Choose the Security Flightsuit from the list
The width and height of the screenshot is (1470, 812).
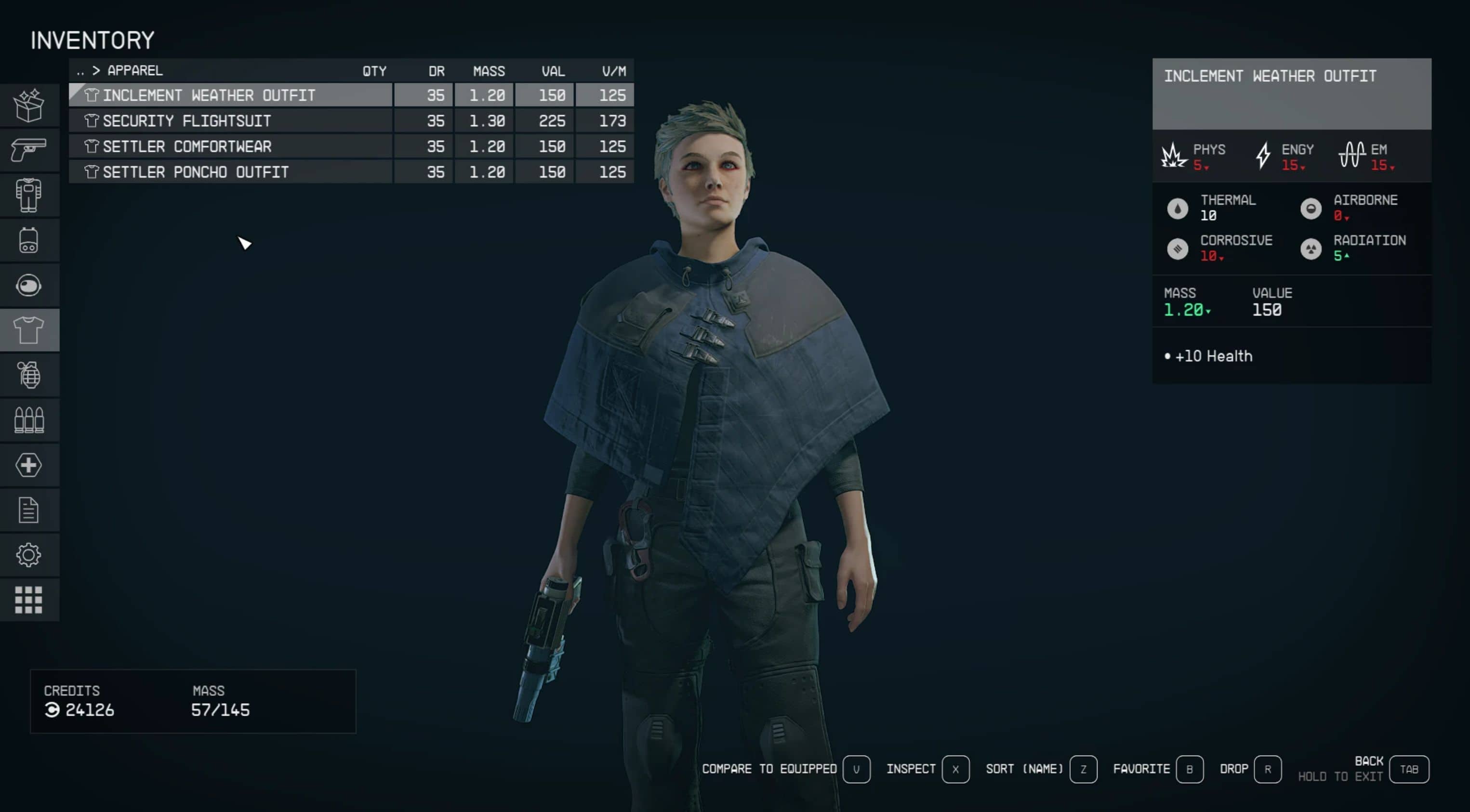tap(230, 121)
